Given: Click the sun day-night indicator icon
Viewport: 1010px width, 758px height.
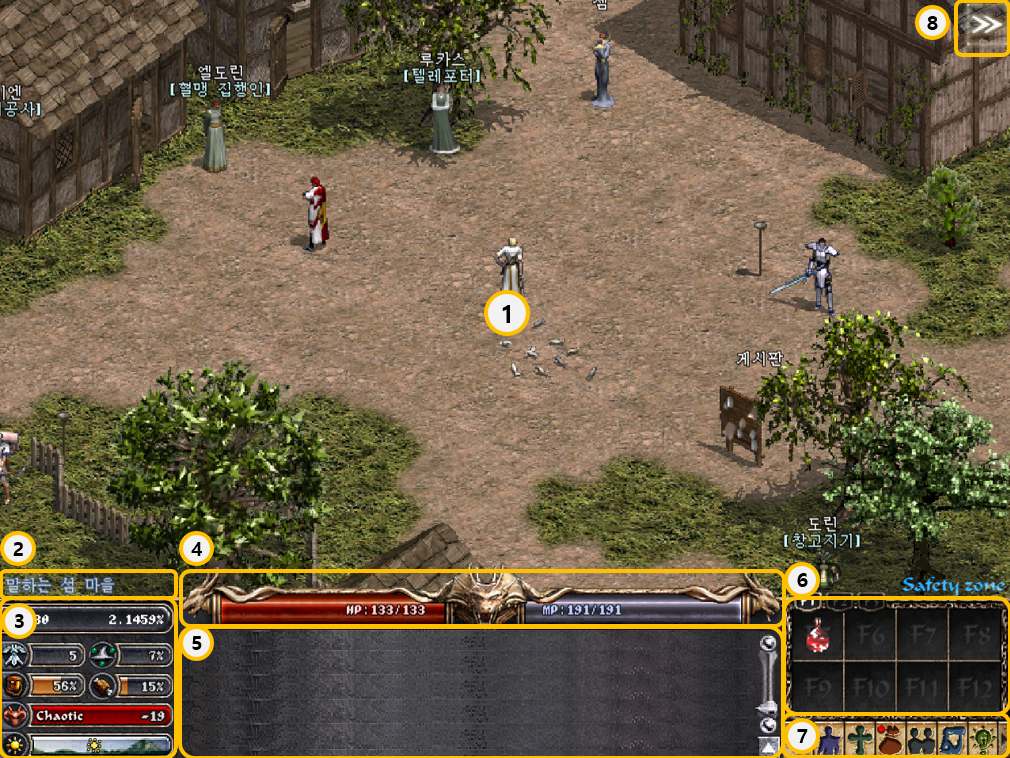Looking at the screenshot, I should pos(15,744).
